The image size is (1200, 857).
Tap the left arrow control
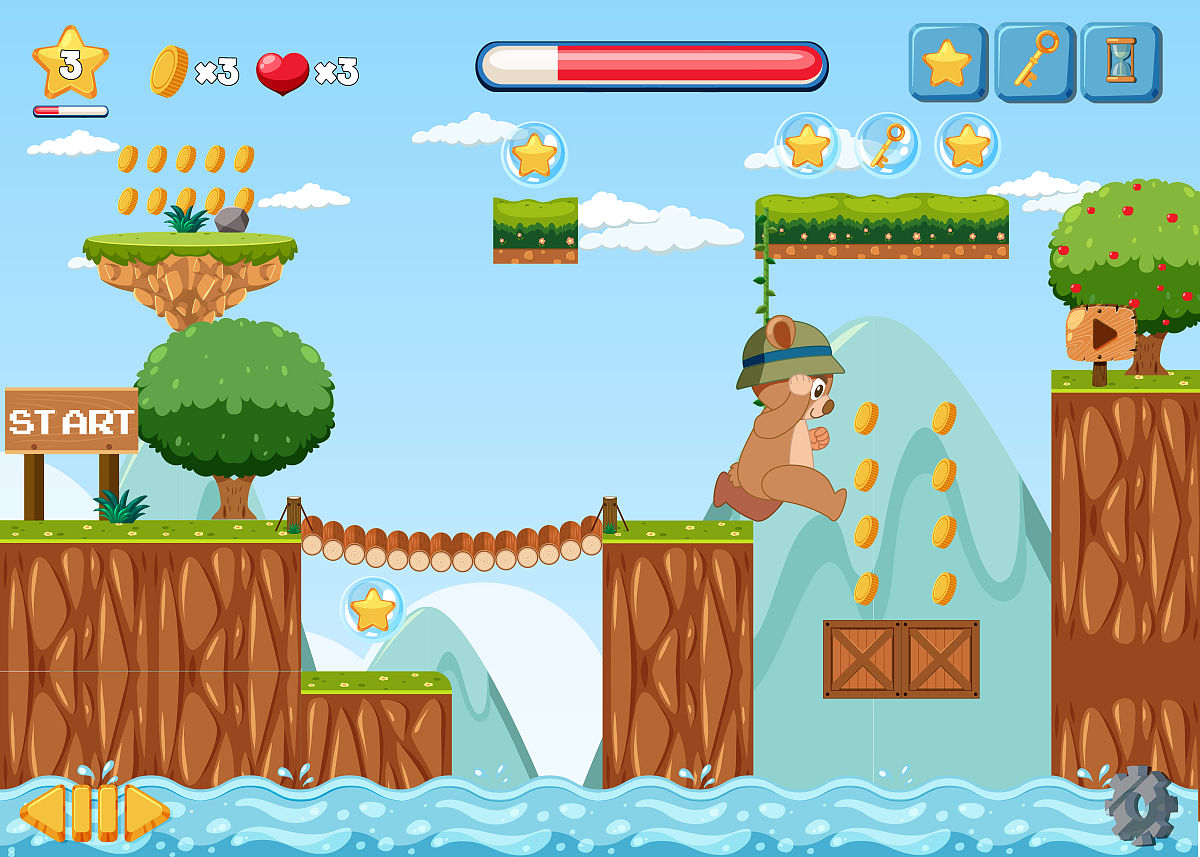43,812
